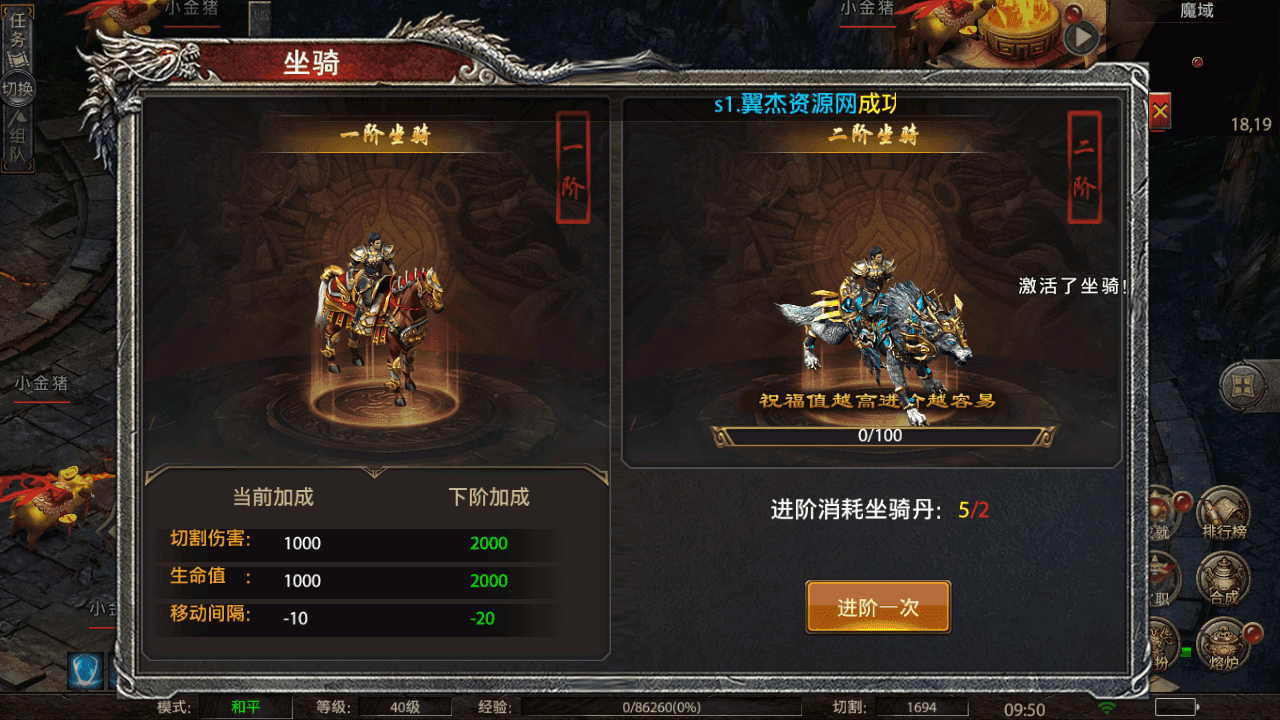Click the 切换 switch button
Viewport: 1280px width, 720px height.
[18, 88]
